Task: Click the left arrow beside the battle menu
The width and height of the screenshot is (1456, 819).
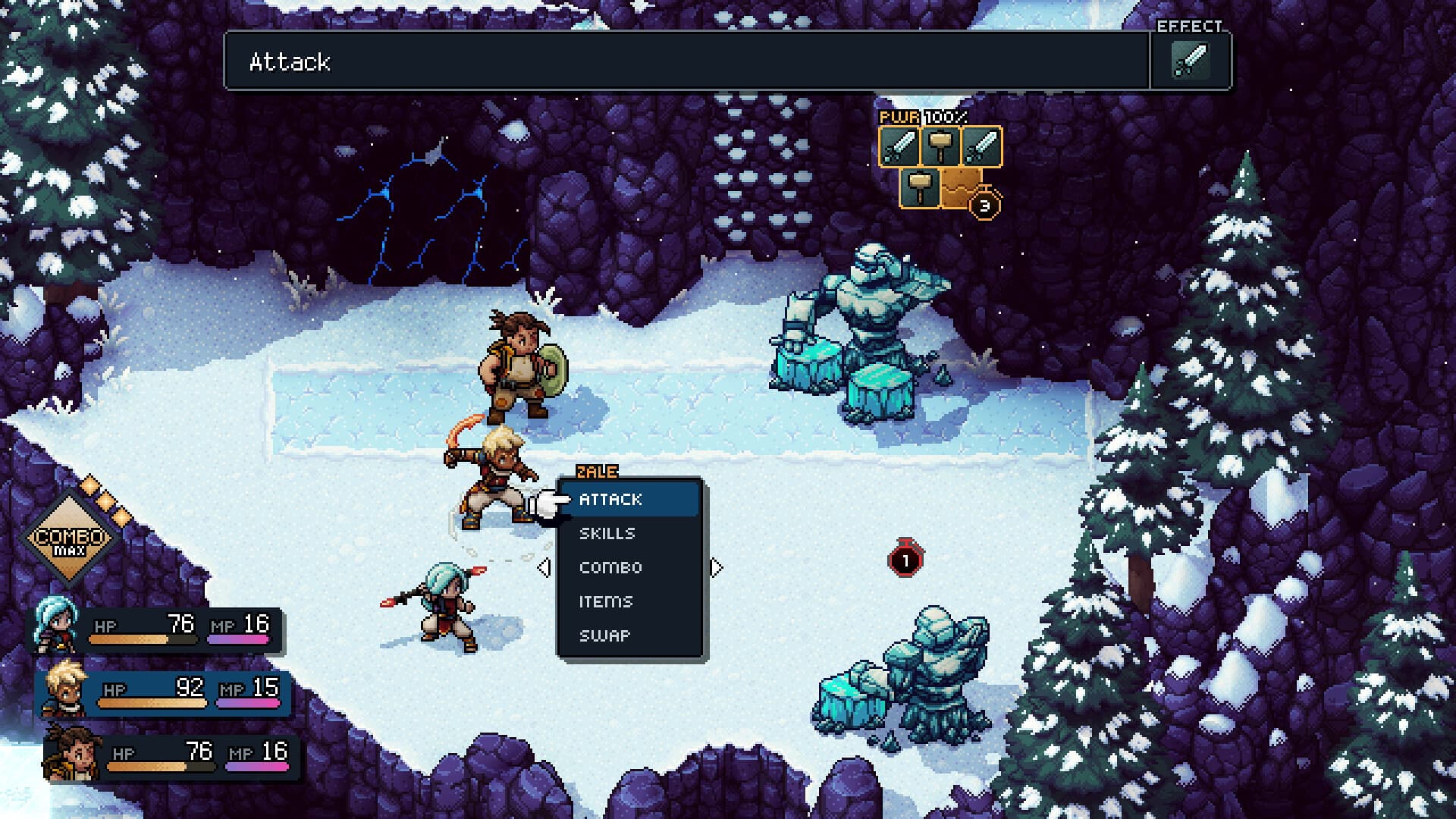Action: [x=544, y=566]
